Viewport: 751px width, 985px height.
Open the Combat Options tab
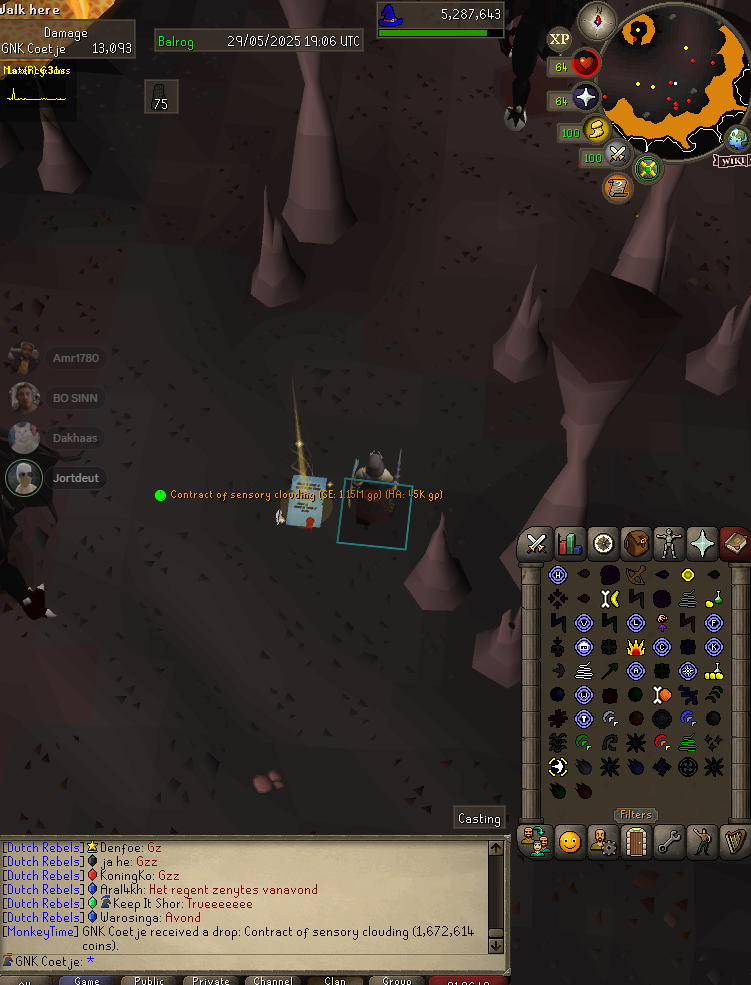[536, 543]
